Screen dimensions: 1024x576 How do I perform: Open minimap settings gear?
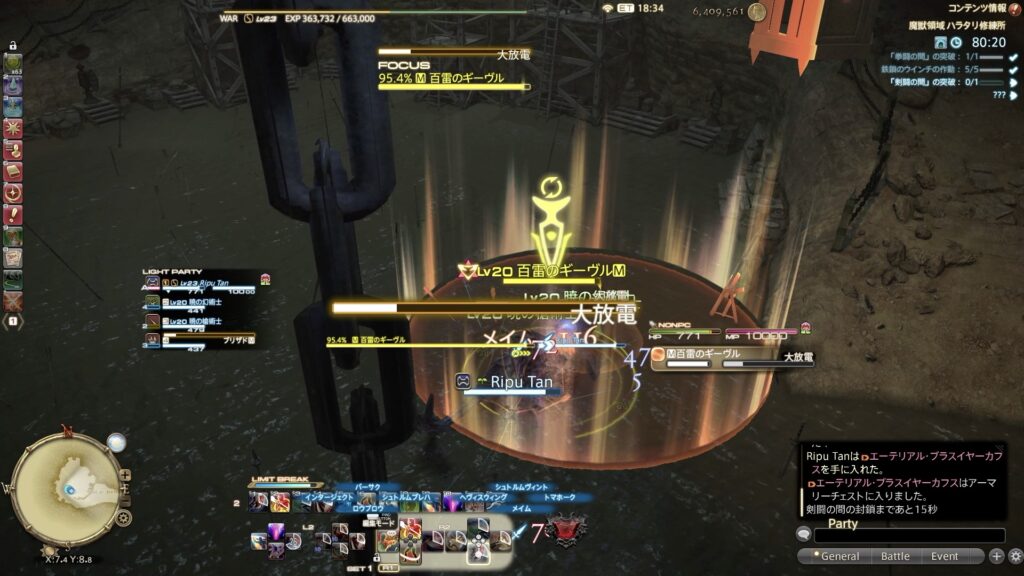click(x=123, y=517)
